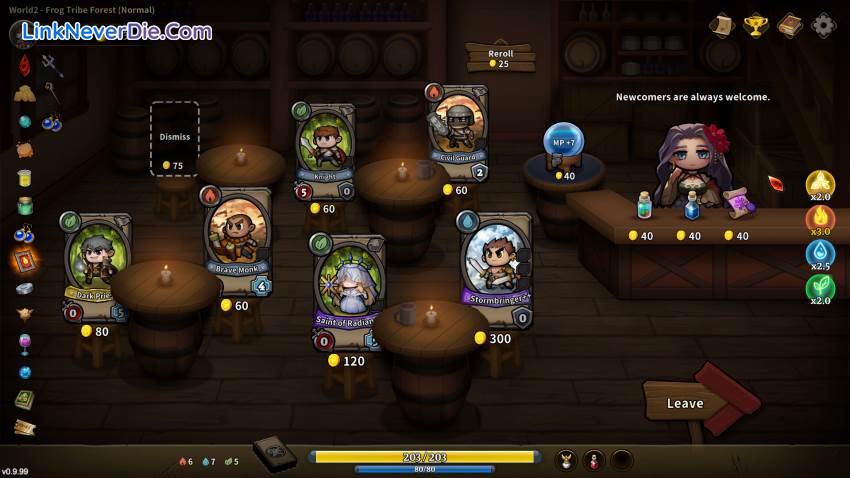Select the fire element x3.0 icon
Image resolution: width=850 pixels, height=478 pixels.
tap(821, 218)
